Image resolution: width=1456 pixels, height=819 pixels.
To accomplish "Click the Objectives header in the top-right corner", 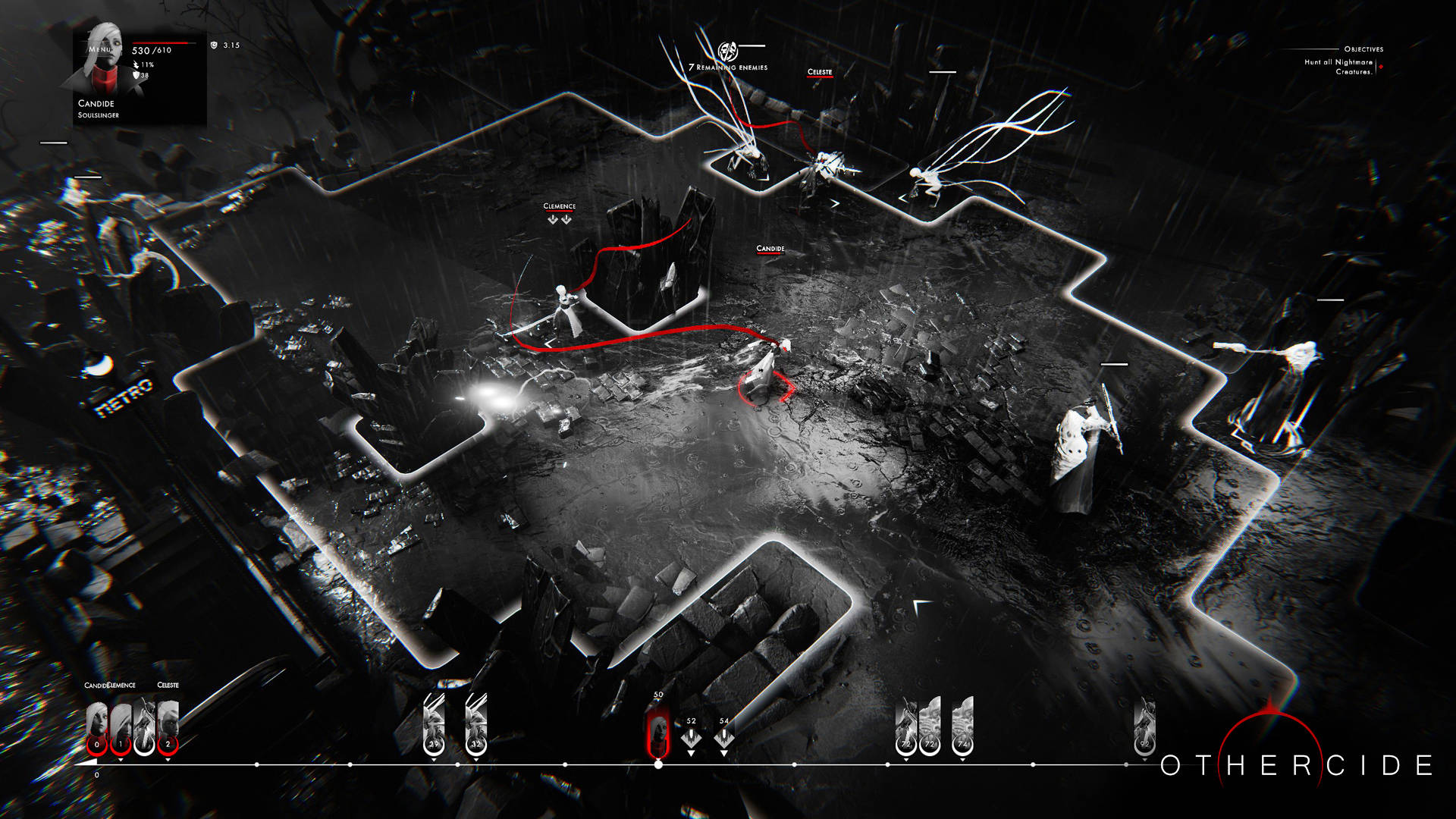I will tap(1363, 47).
